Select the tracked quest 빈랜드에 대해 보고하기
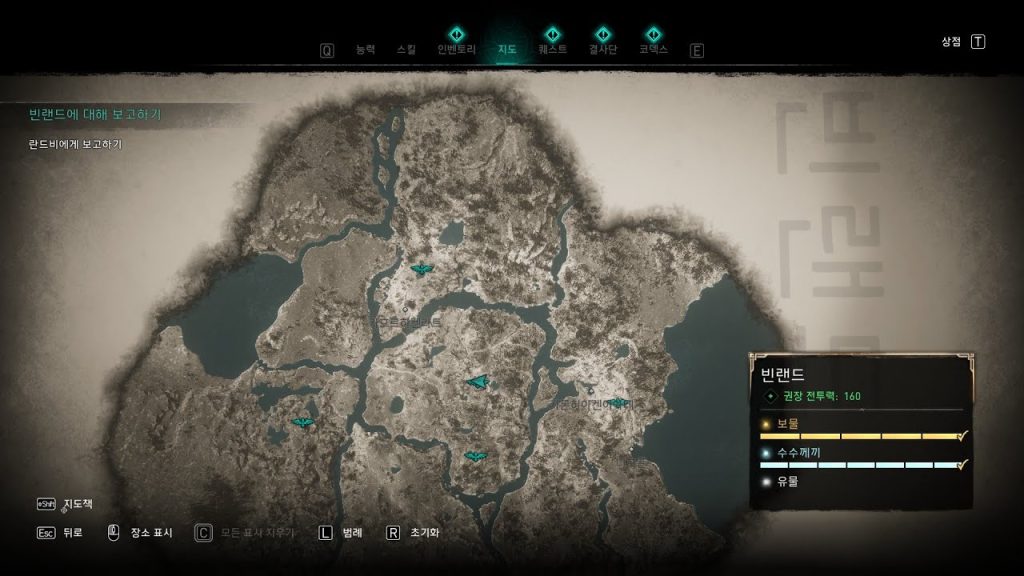 (x=95, y=114)
